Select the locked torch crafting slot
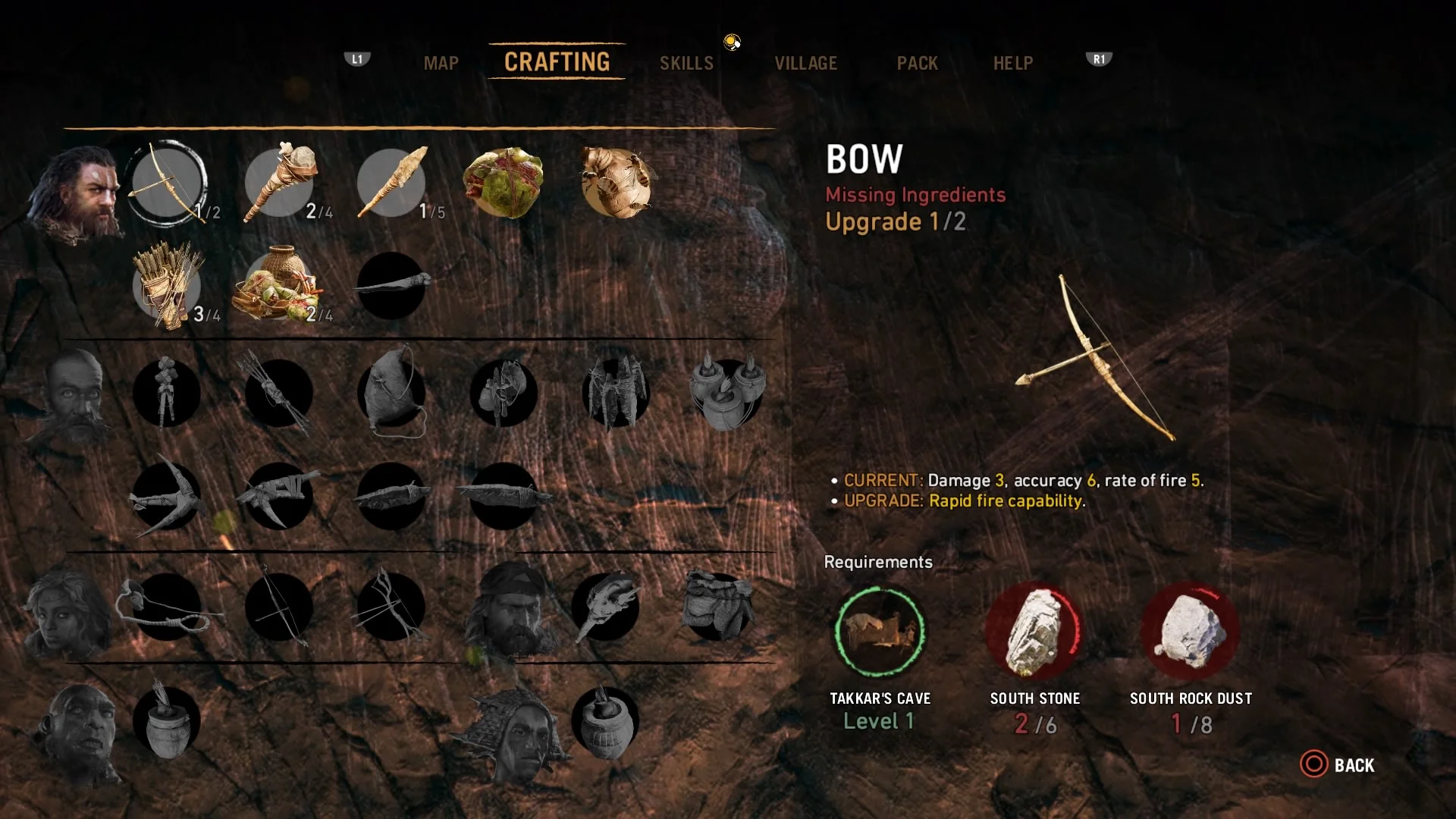 point(391,288)
